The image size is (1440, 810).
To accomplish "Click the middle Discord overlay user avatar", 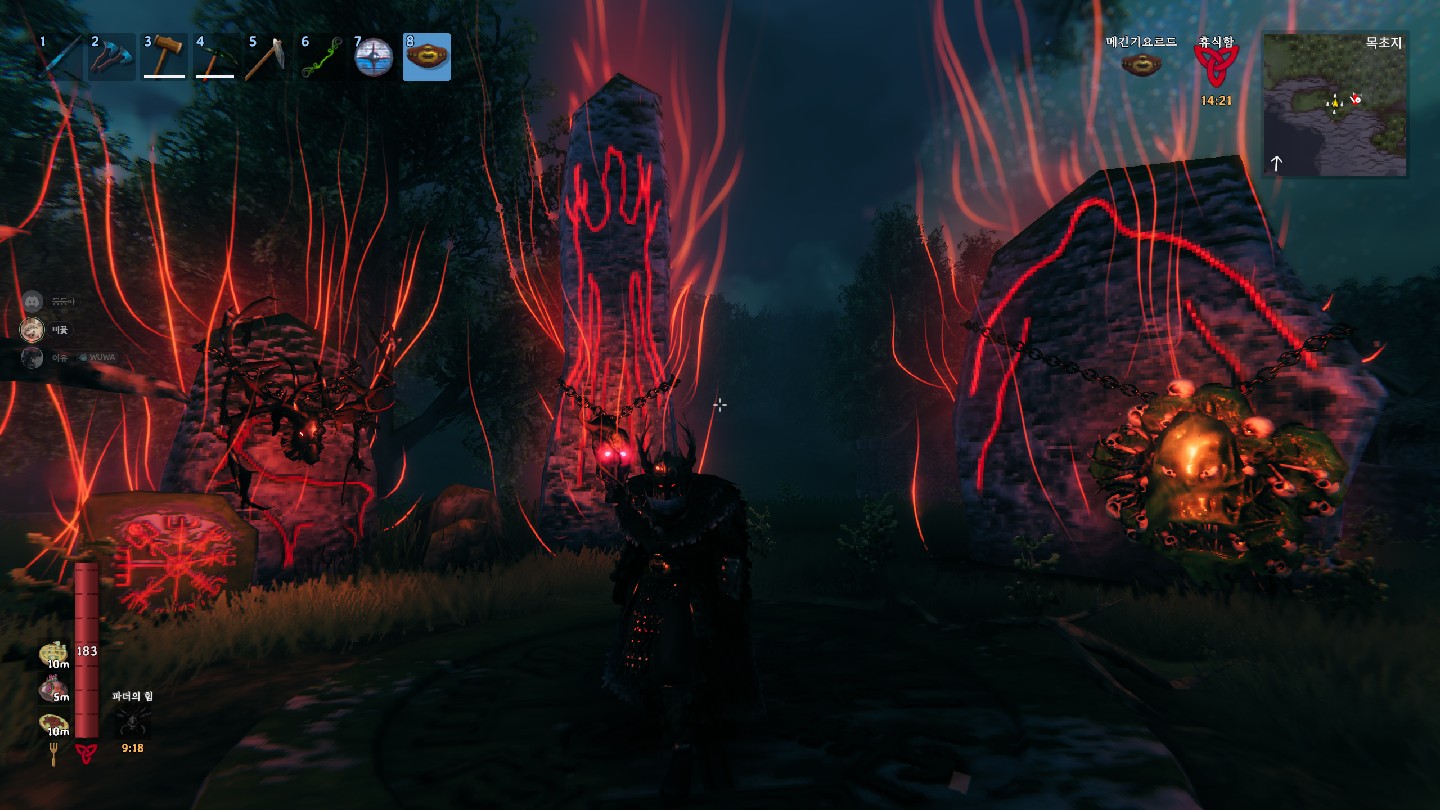I will 33,329.
